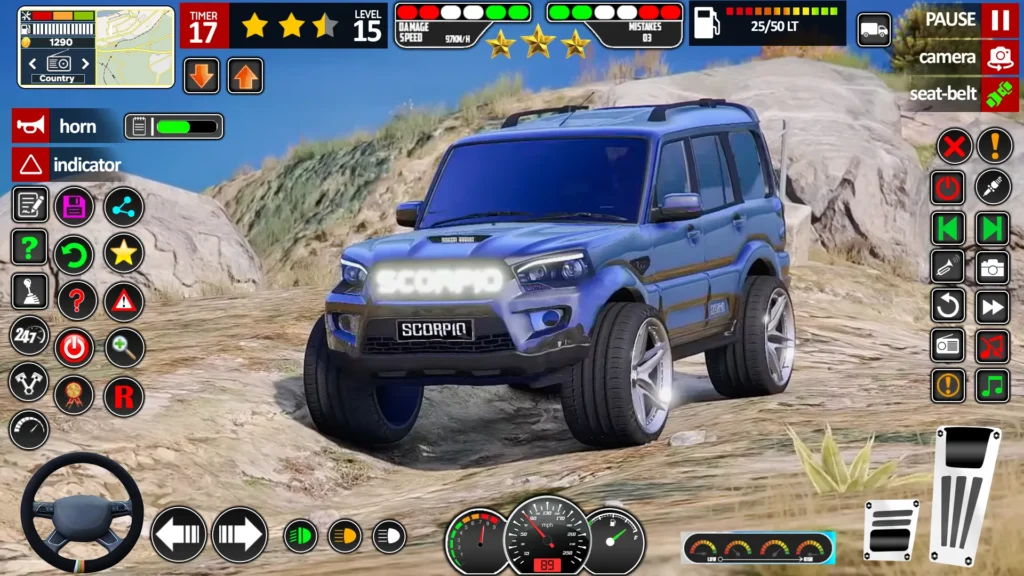This screenshot has width=1024, height=576.
Task: Select the yellow star icon in left panel
Action: (x=124, y=253)
